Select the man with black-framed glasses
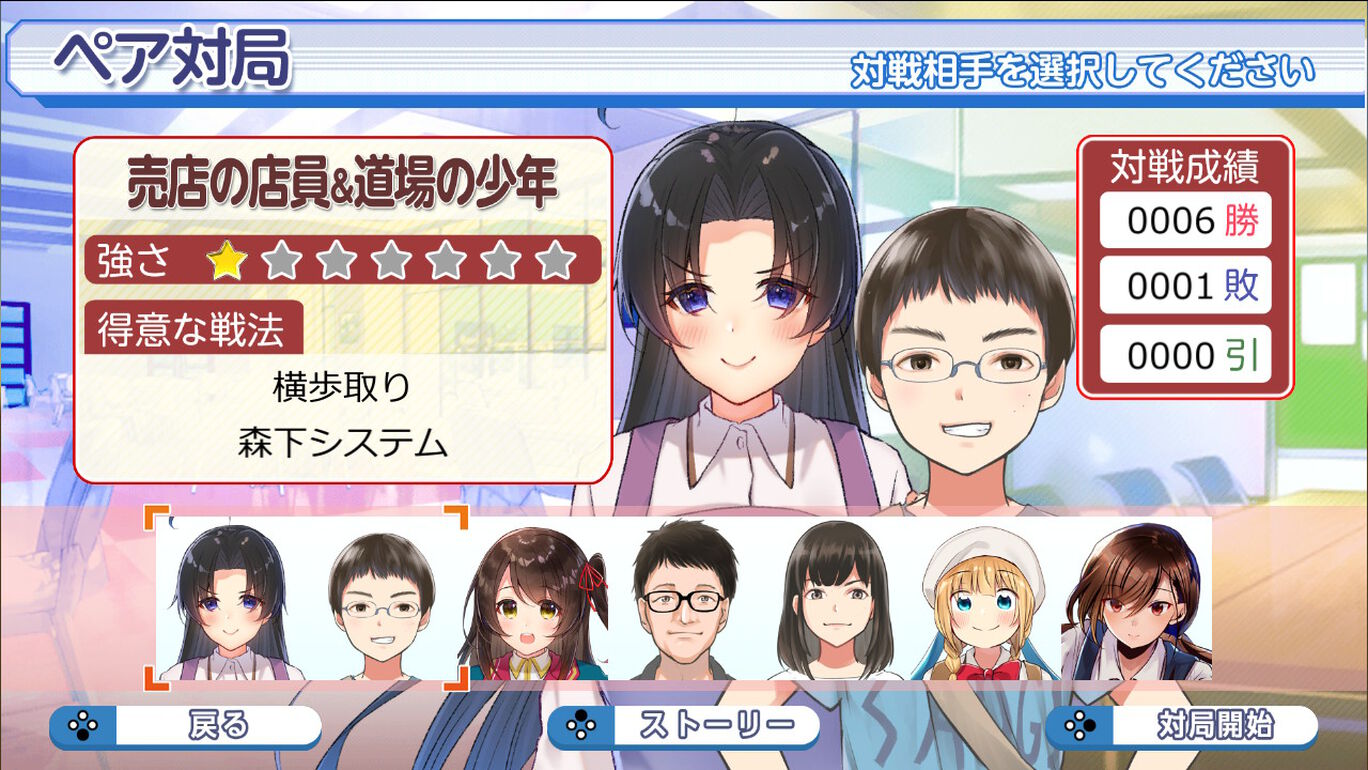Screen dimensions: 1368x770 coord(685,602)
